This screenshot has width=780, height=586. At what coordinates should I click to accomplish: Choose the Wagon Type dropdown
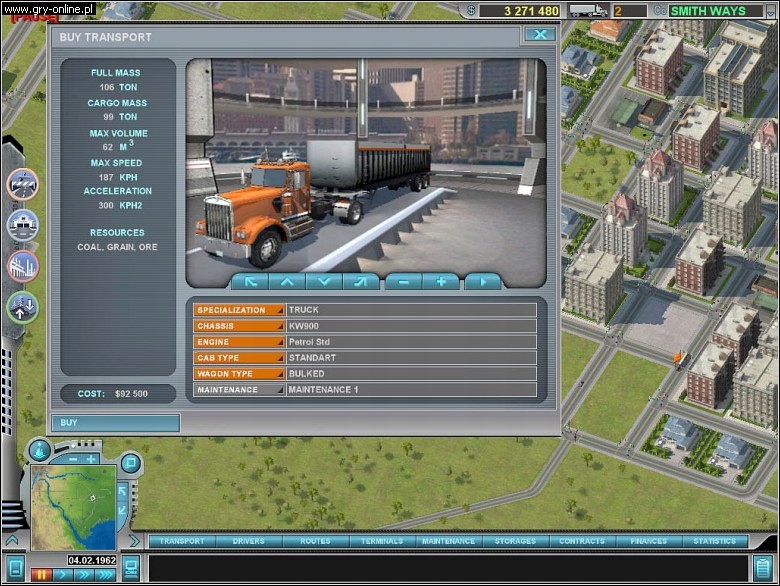pos(240,374)
